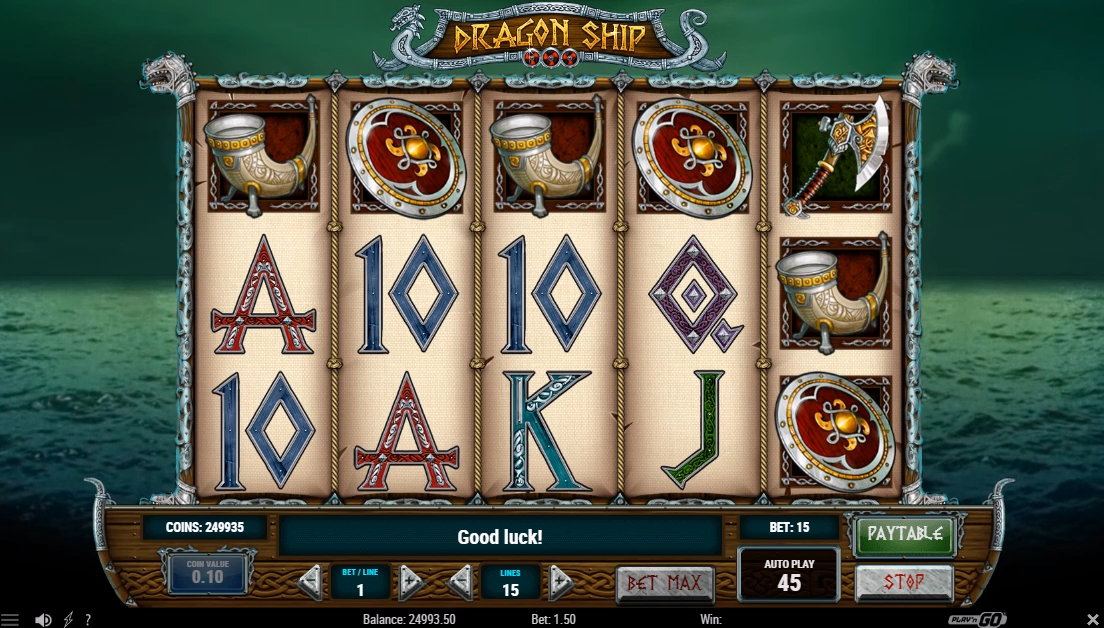Close the game with the X
This screenshot has width=1104, height=628.
[x=1092, y=620]
